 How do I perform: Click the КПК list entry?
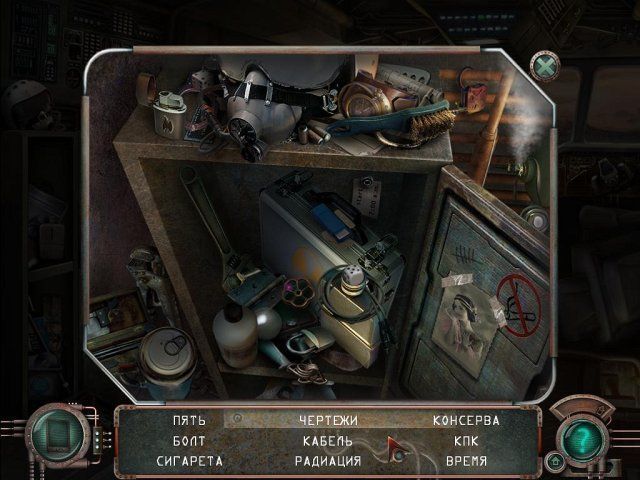click(x=466, y=441)
